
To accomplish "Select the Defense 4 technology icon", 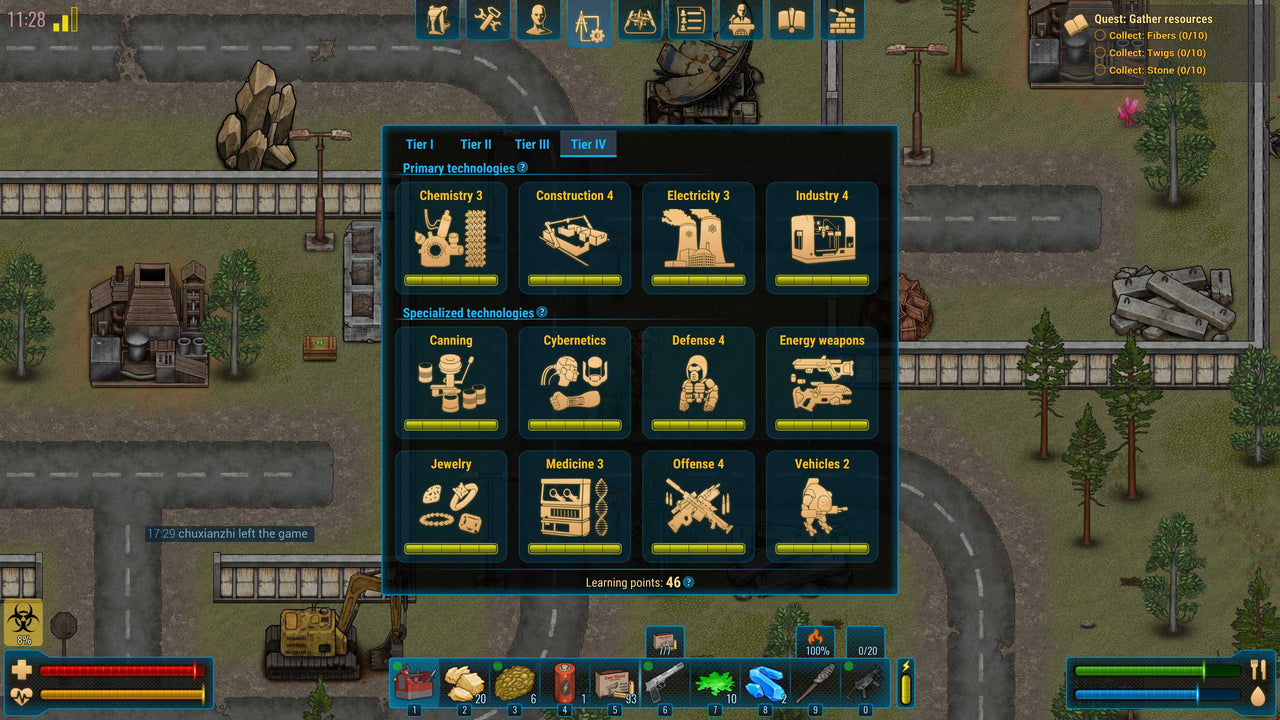I will (x=698, y=385).
